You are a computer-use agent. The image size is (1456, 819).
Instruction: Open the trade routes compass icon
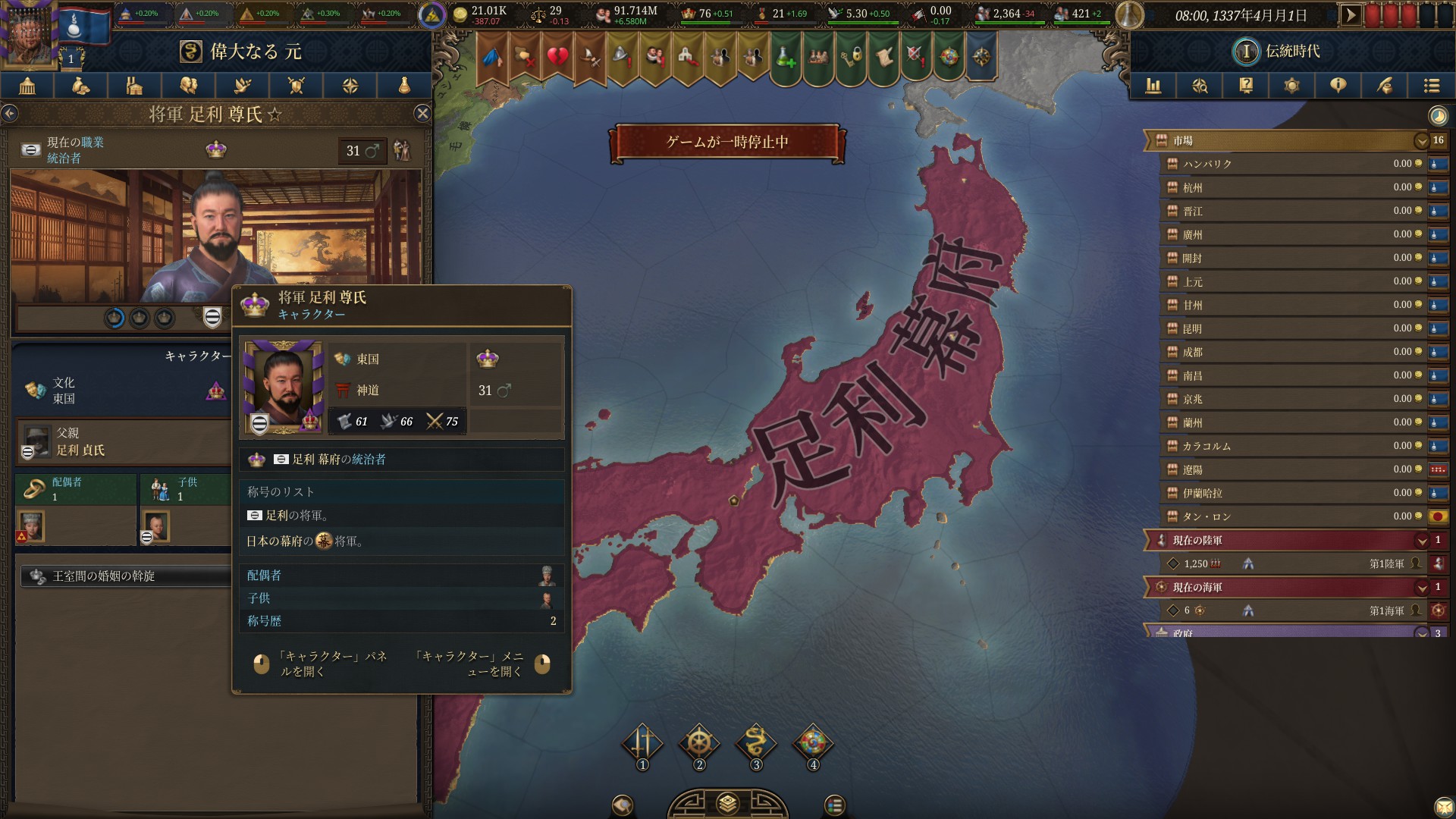pyautogui.click(x=350, y=86)
